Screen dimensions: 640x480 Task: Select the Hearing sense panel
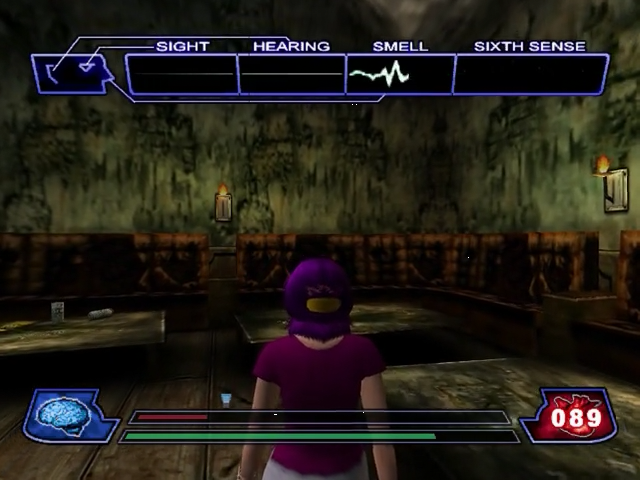click(292, 75)
